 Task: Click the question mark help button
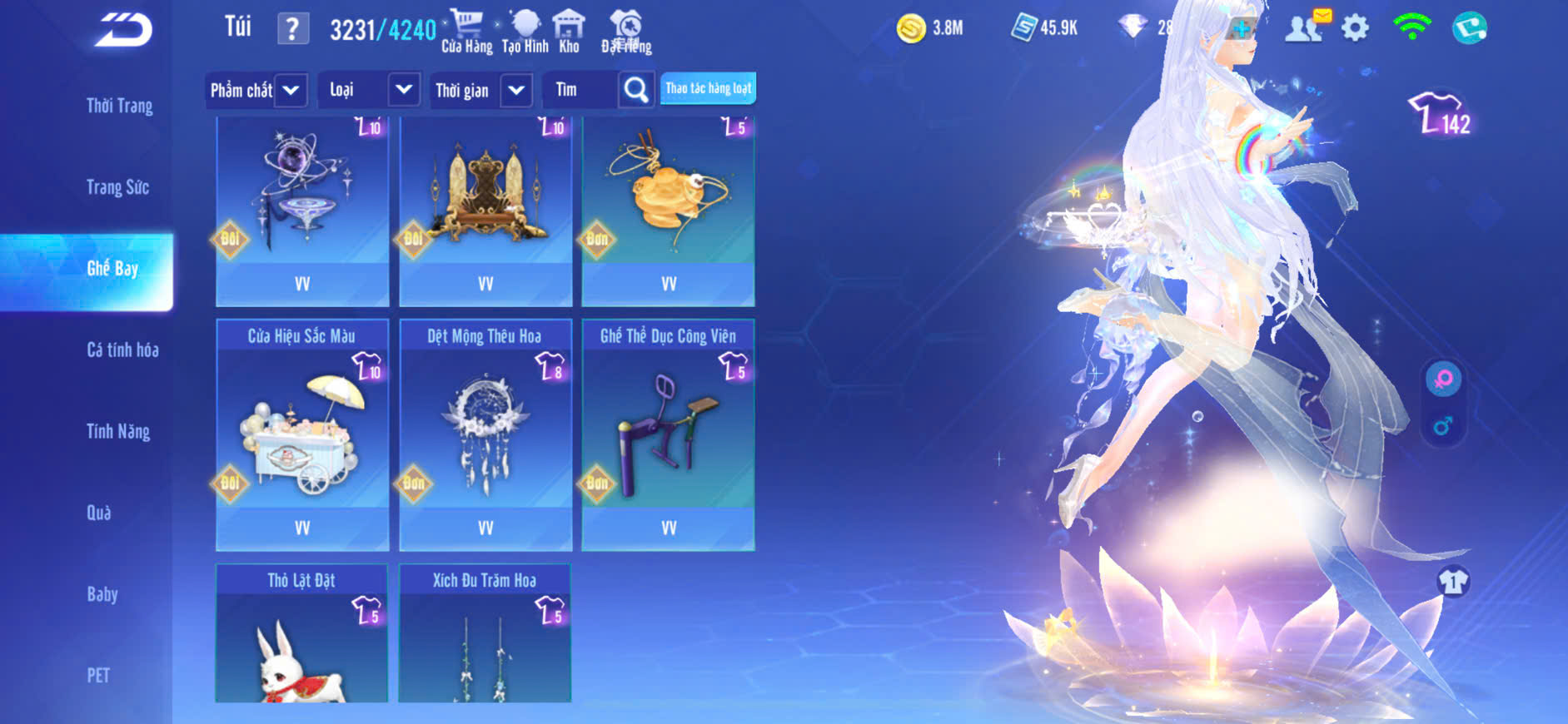click(x=292, y=29)
